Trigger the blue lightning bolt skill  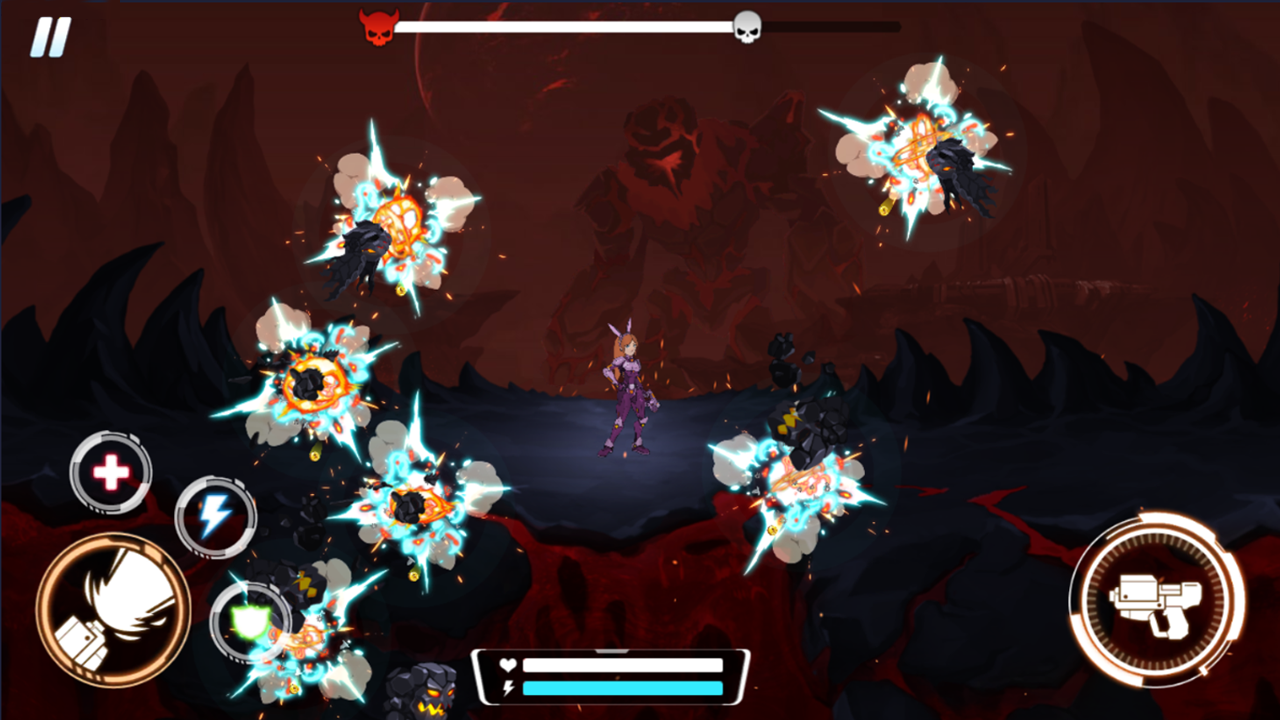point(216,516)
